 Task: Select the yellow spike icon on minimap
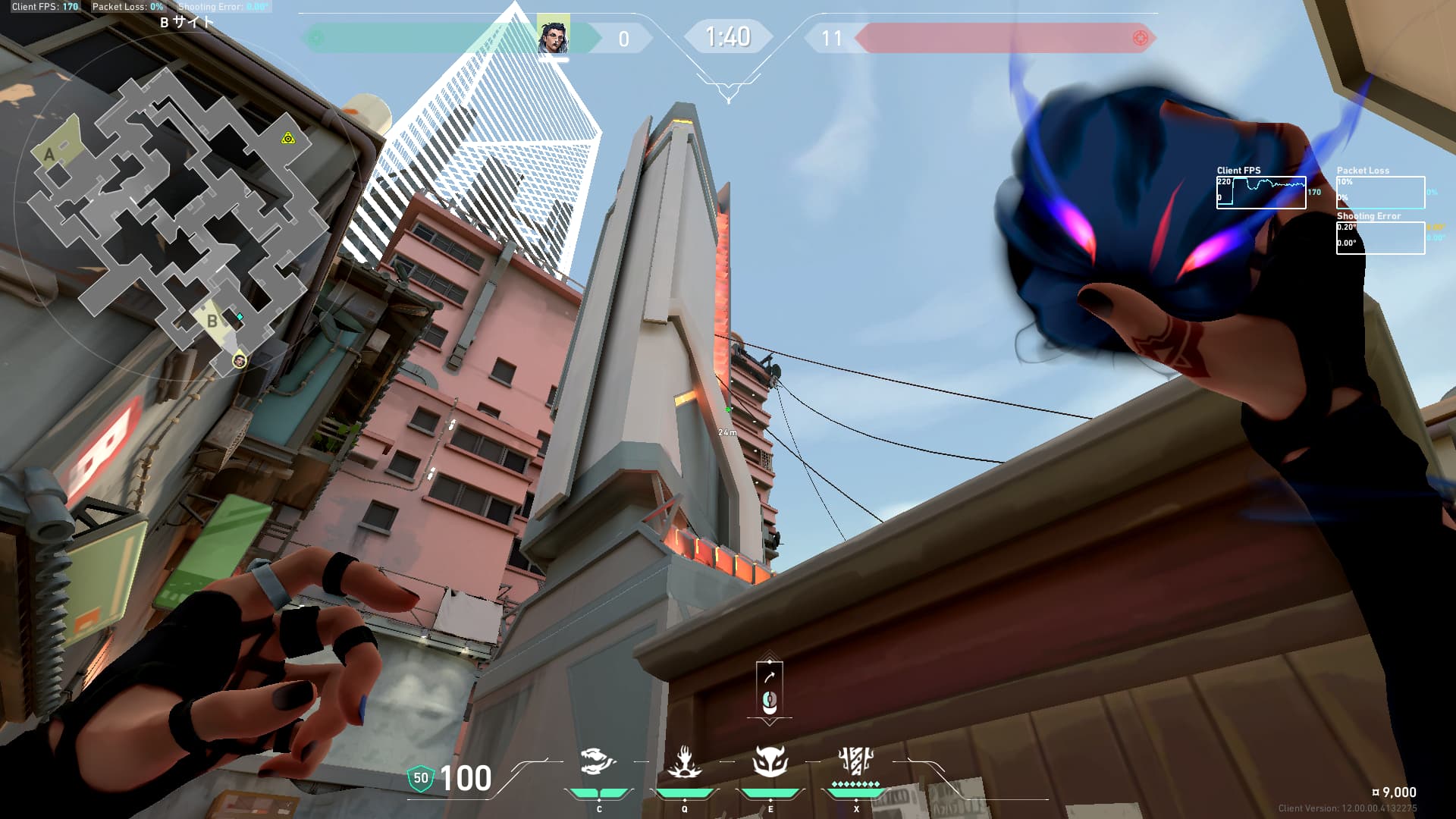pos(287,138)
